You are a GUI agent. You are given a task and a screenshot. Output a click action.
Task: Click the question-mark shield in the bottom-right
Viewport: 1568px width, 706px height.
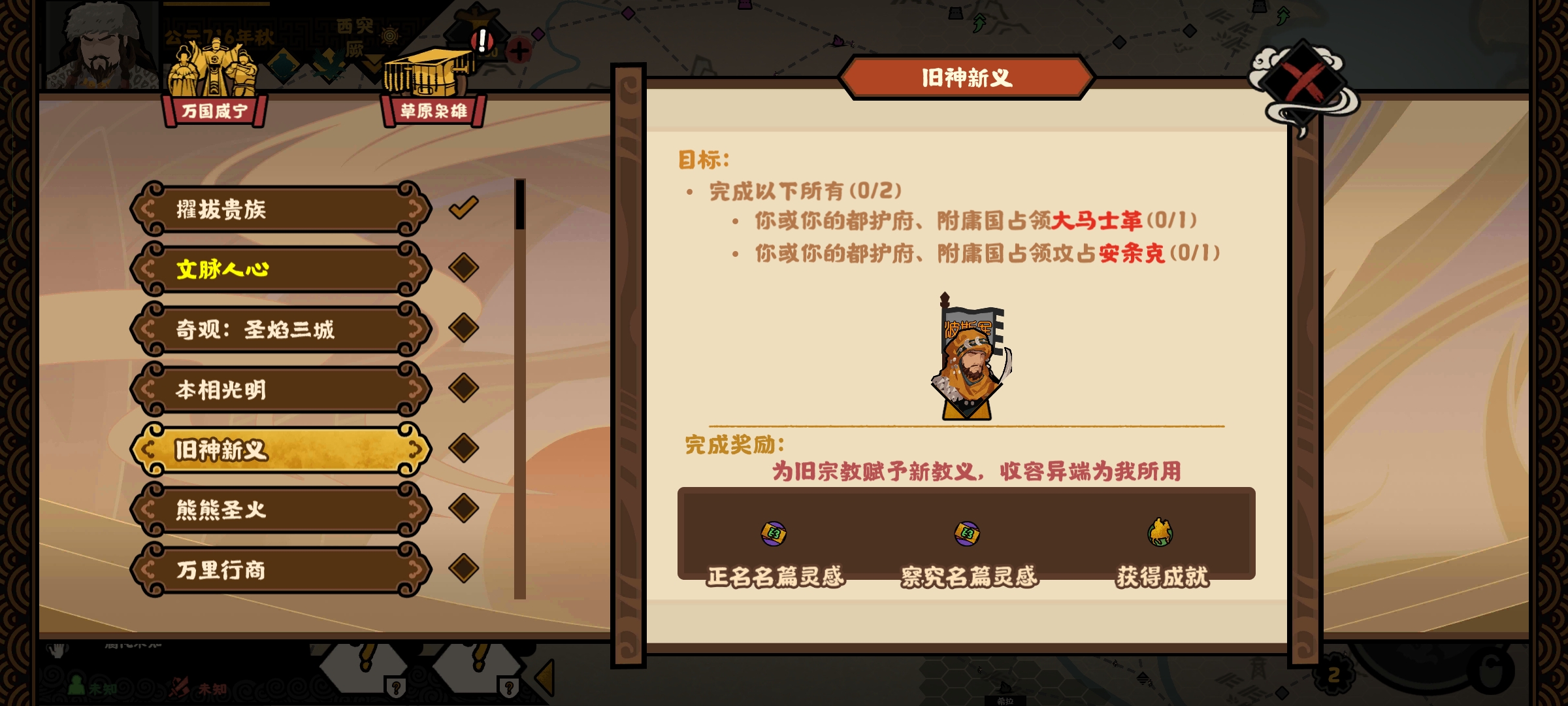[x=509, y=690]
